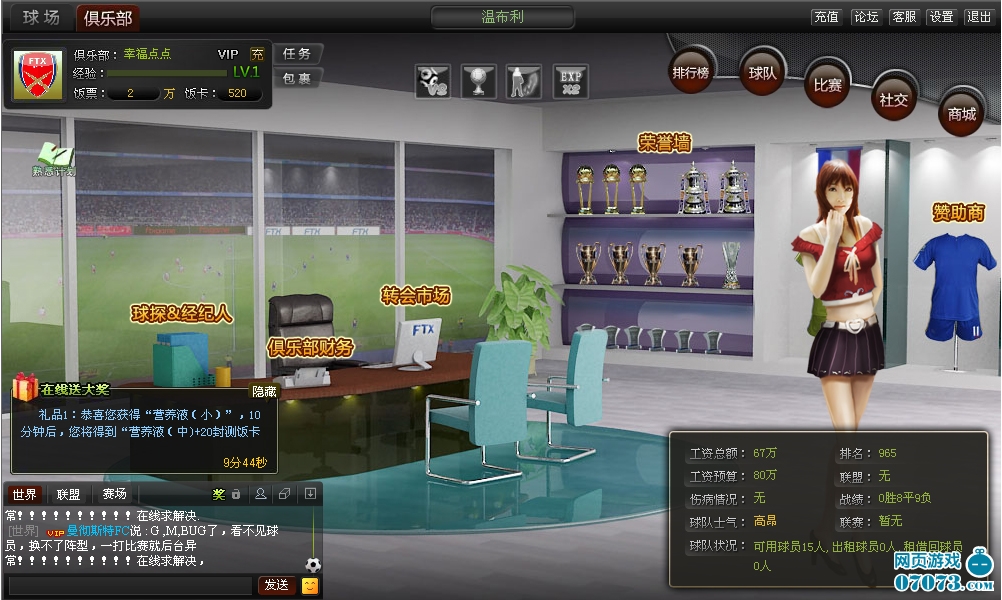Open the 论坛 forum link
This screenshot has width=1002, height=600.
coord(865,17)
